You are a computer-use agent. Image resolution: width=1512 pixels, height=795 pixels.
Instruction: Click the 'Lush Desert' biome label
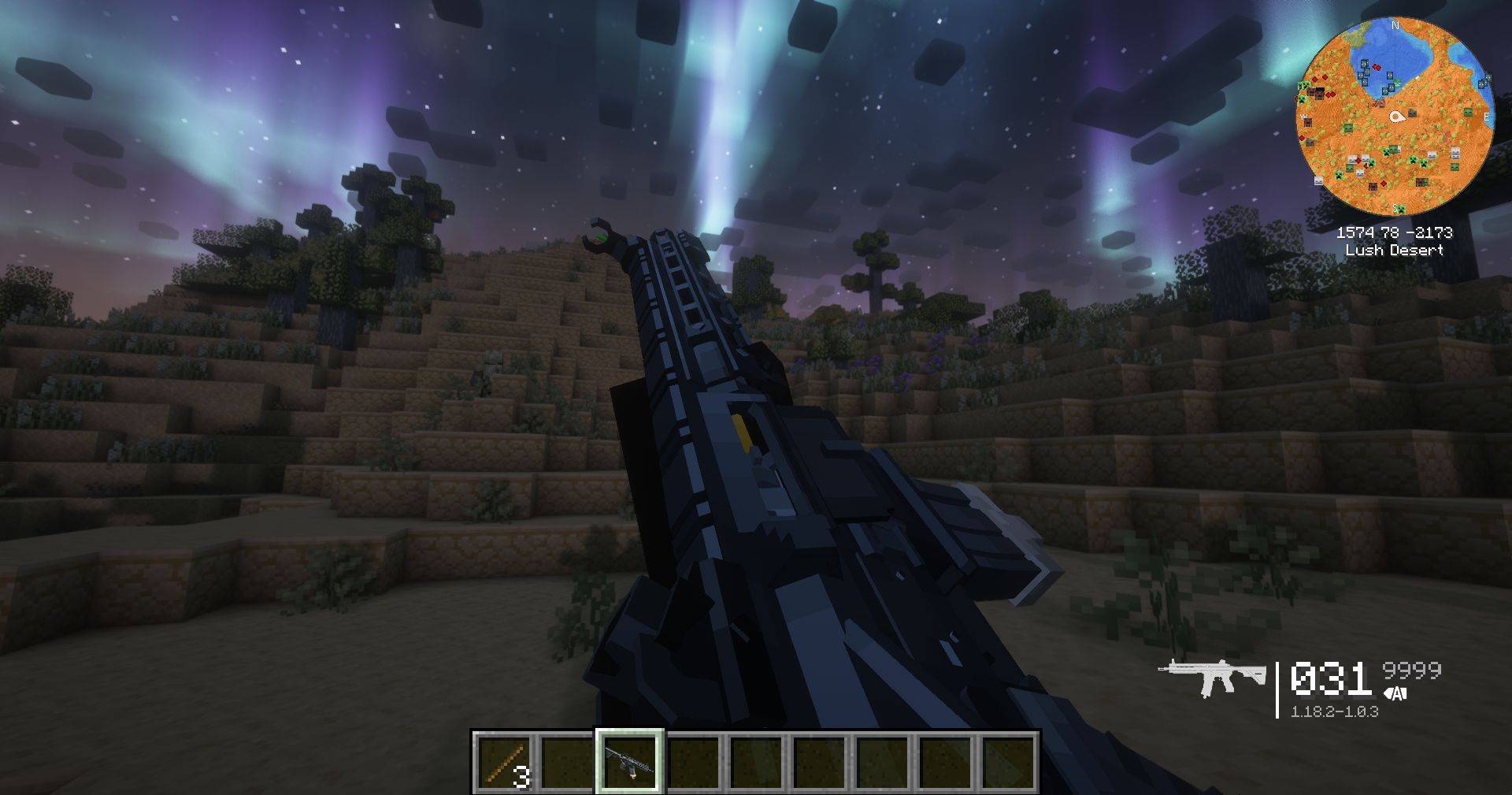(1396, 250)
